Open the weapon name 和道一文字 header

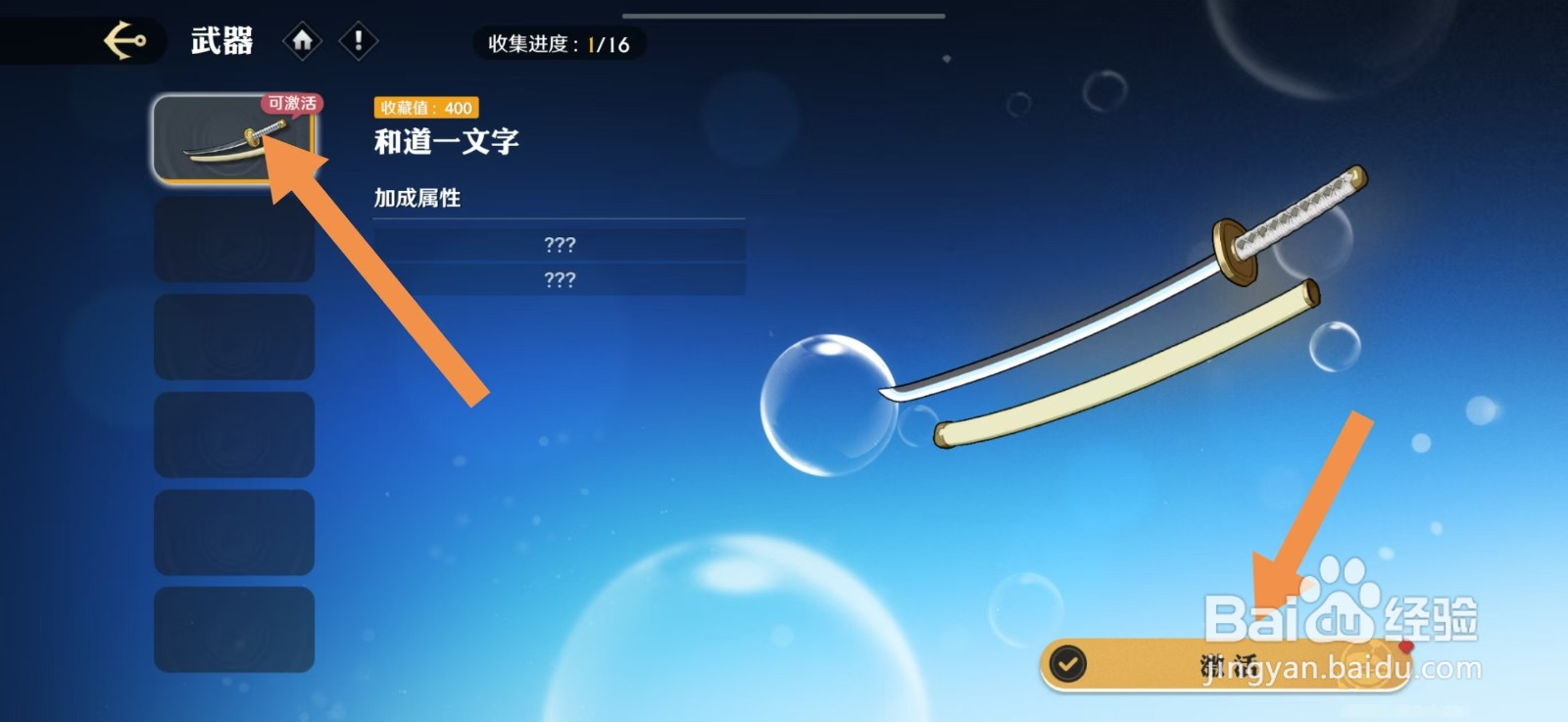[x=446, y=141]
